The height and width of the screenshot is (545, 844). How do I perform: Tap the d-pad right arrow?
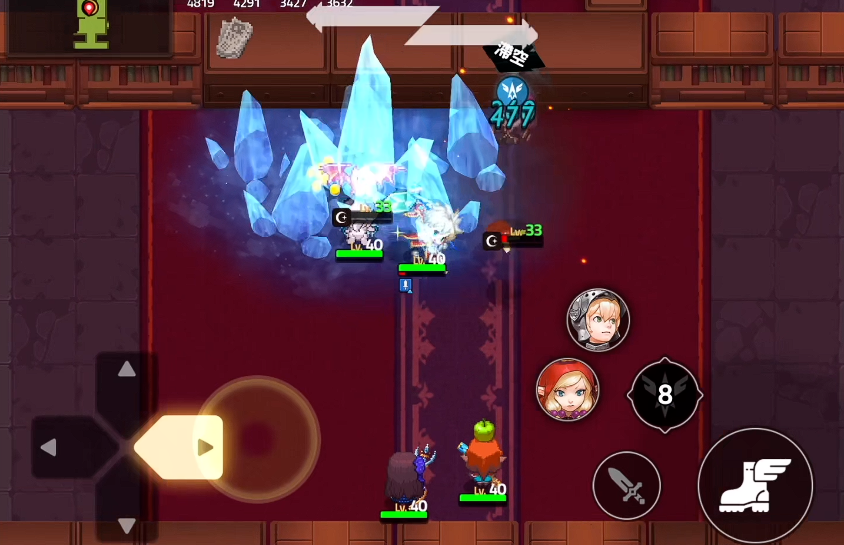[205, 447]
